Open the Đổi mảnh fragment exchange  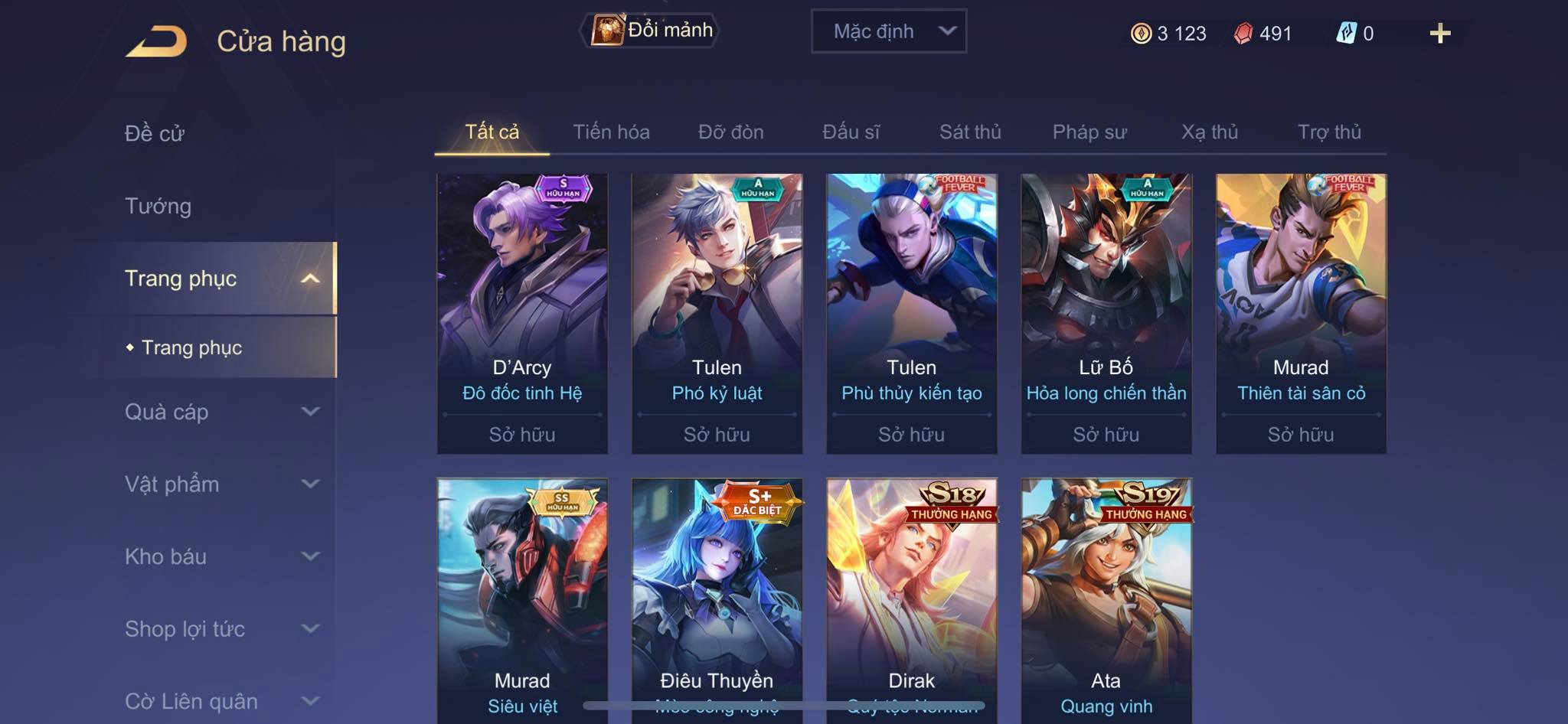click(x=651, y=31)
